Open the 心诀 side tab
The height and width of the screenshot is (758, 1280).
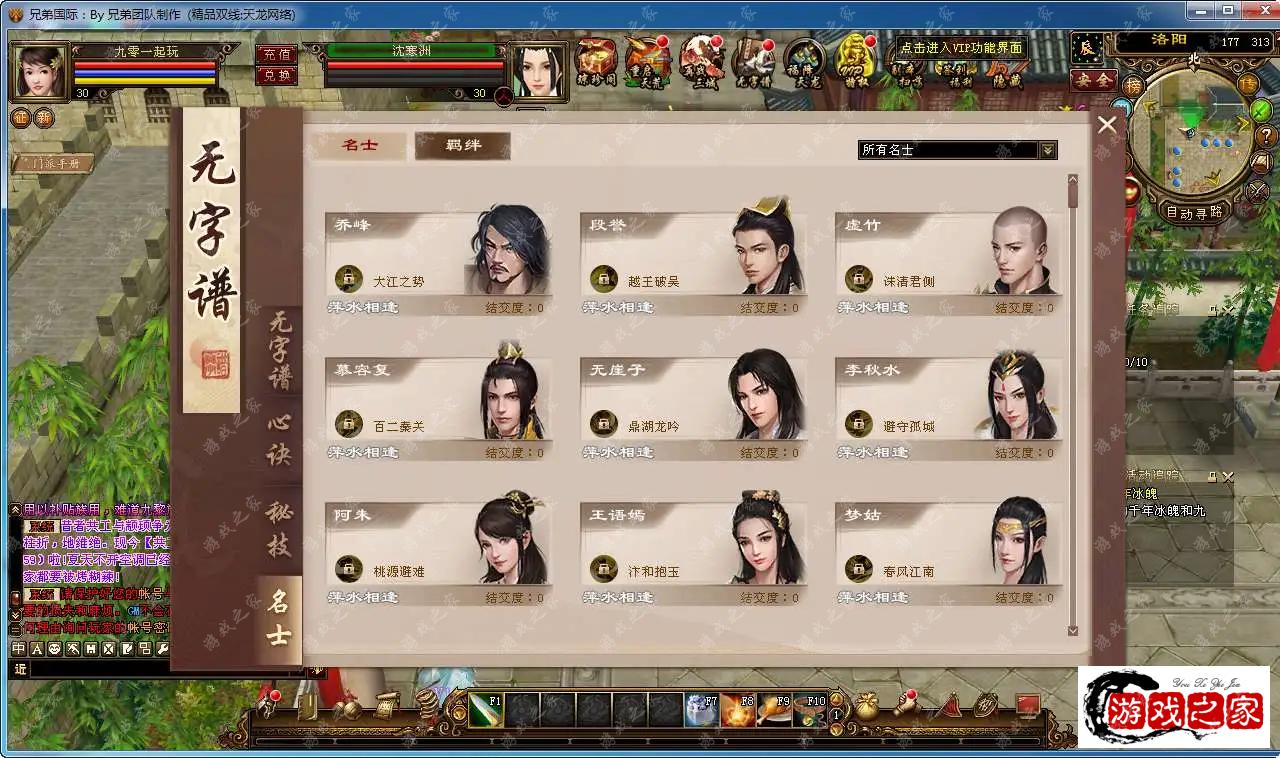tap(279, 440)
